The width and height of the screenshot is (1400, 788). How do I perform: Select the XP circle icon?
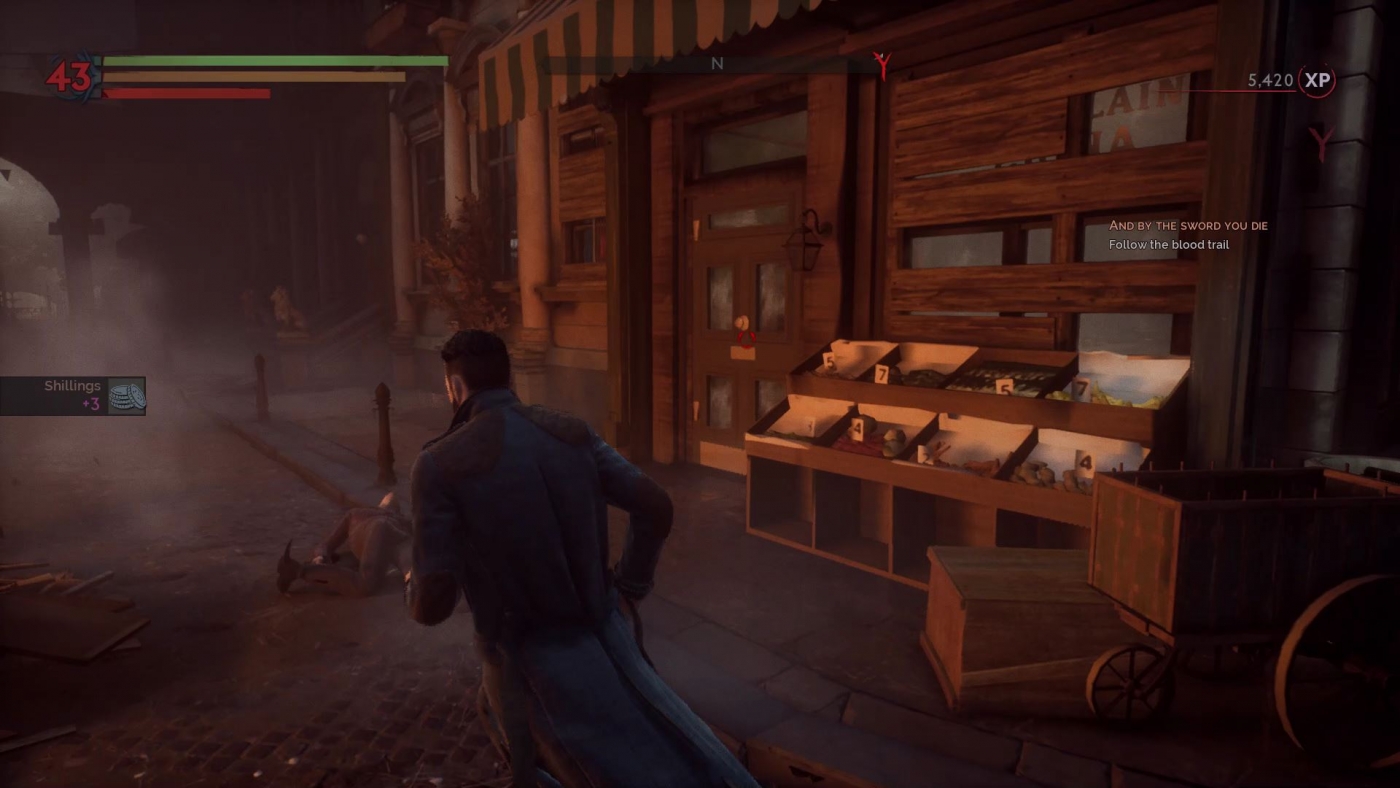pos(1317,80)
